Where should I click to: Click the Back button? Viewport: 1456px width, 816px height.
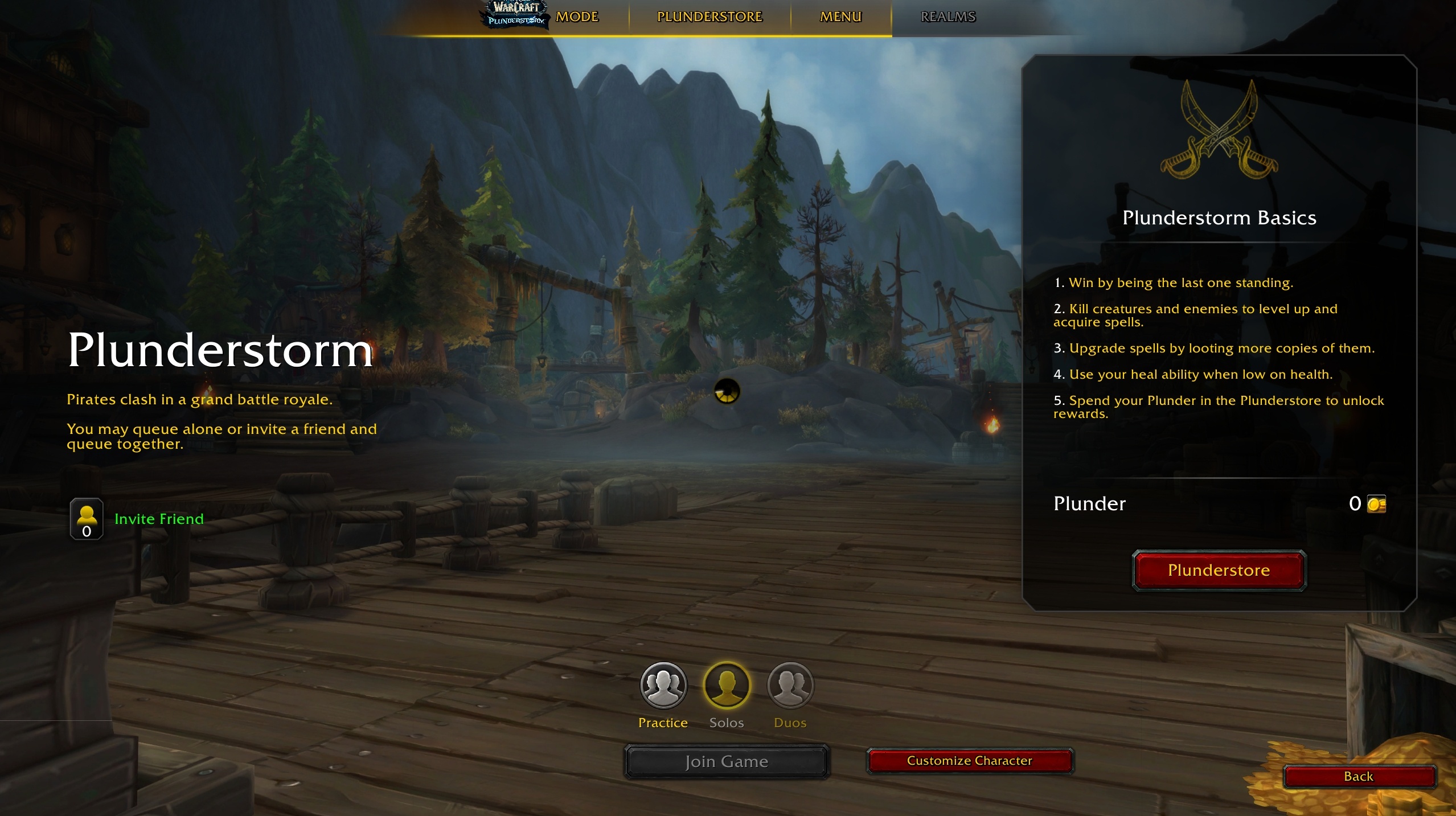click(x=1360, y=777)
